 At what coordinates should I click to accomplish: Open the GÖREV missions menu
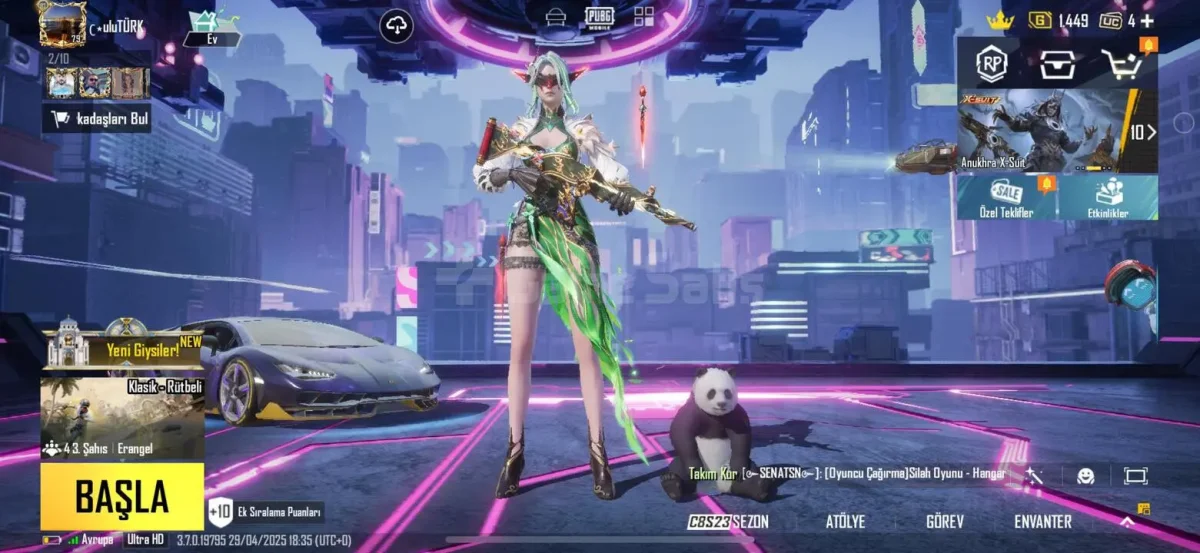pyautogui.click(x=944, y=522)
